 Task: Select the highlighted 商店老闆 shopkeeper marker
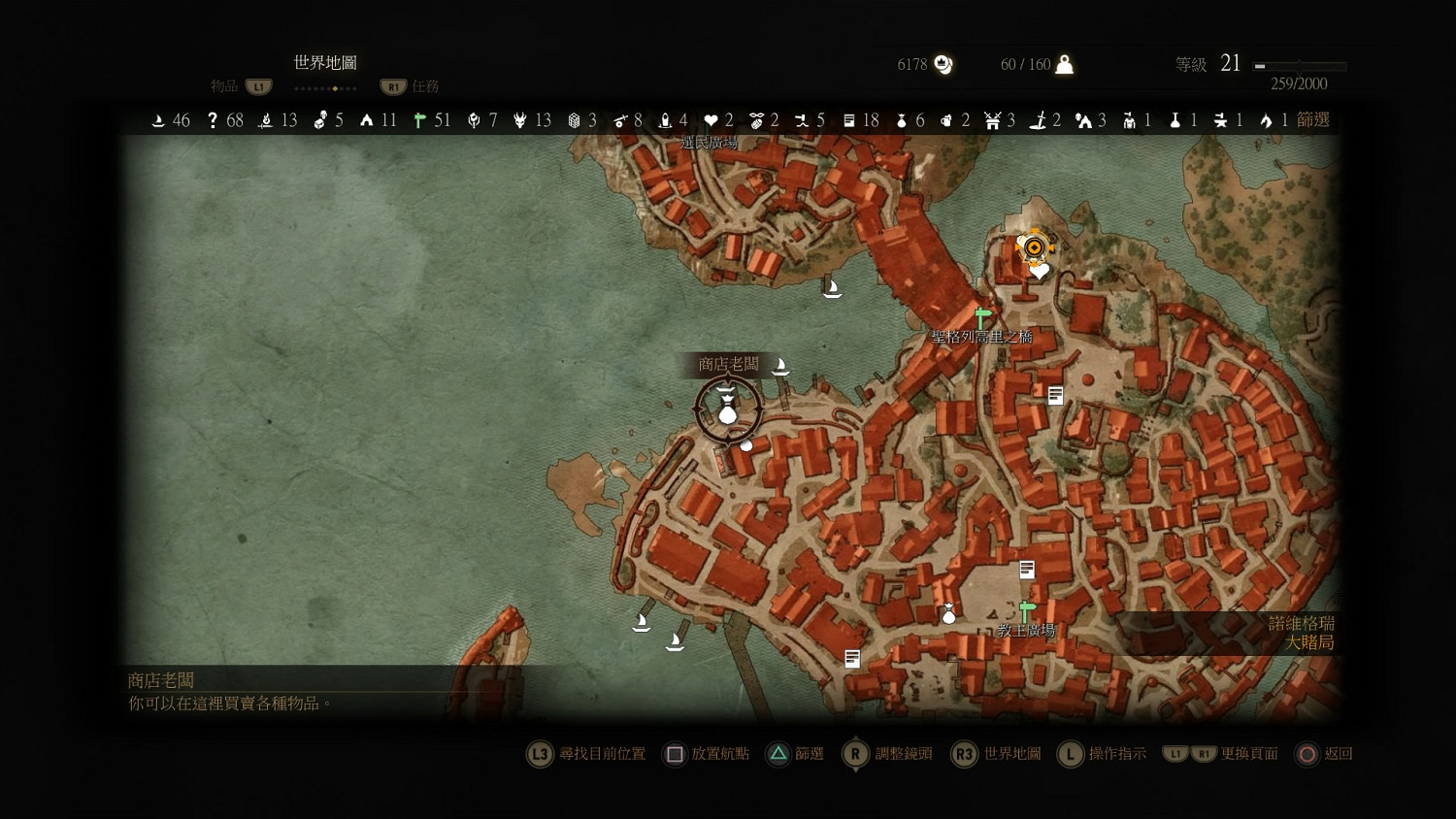click(727, 409)
